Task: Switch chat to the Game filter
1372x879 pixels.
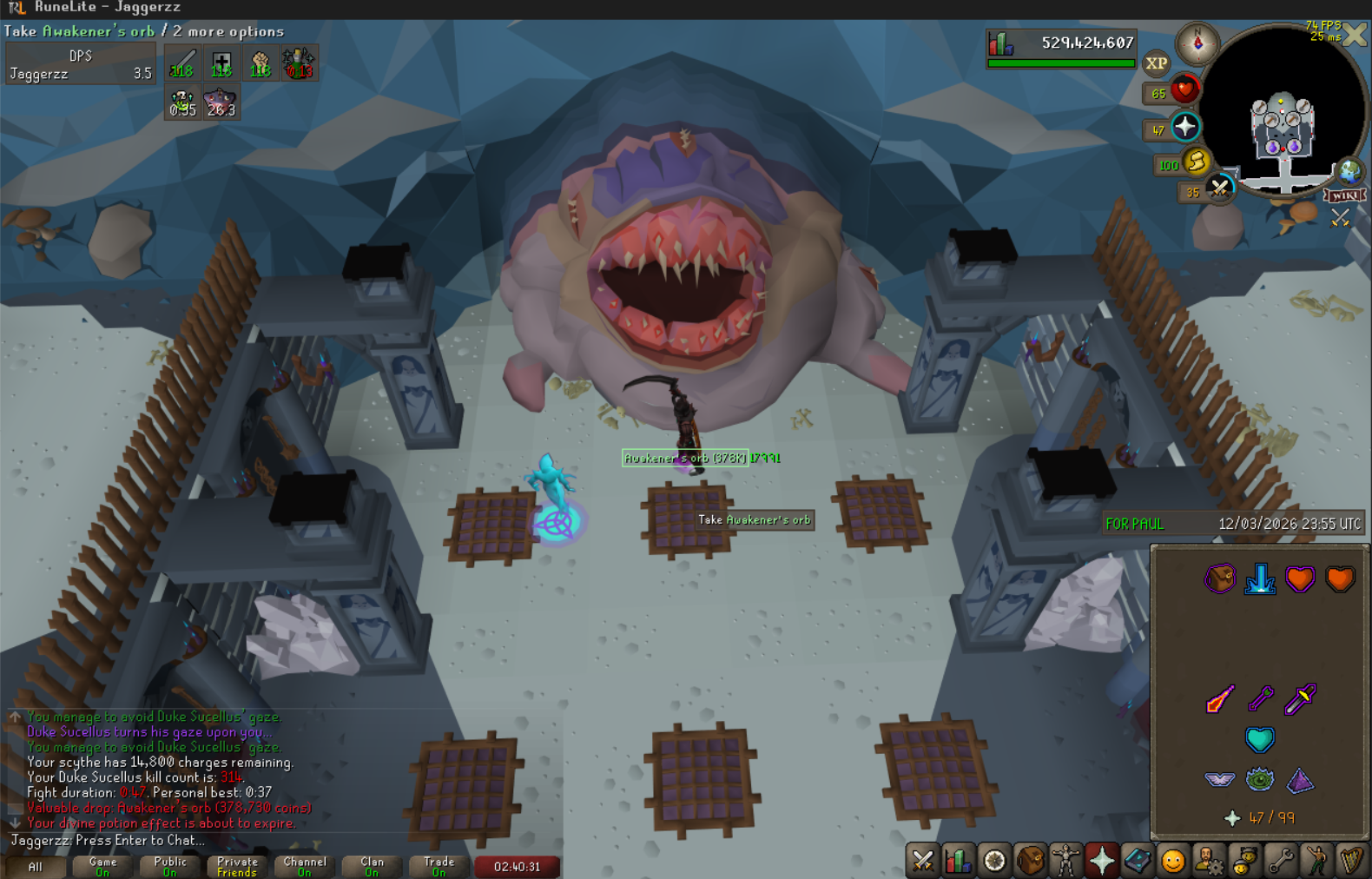Action: pyautogui.click(x=102, y=866)
